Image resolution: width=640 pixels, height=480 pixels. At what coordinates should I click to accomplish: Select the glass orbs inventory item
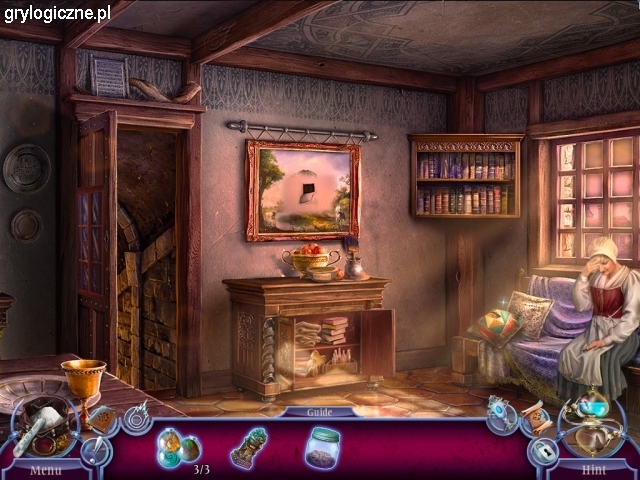click(176, 446)
